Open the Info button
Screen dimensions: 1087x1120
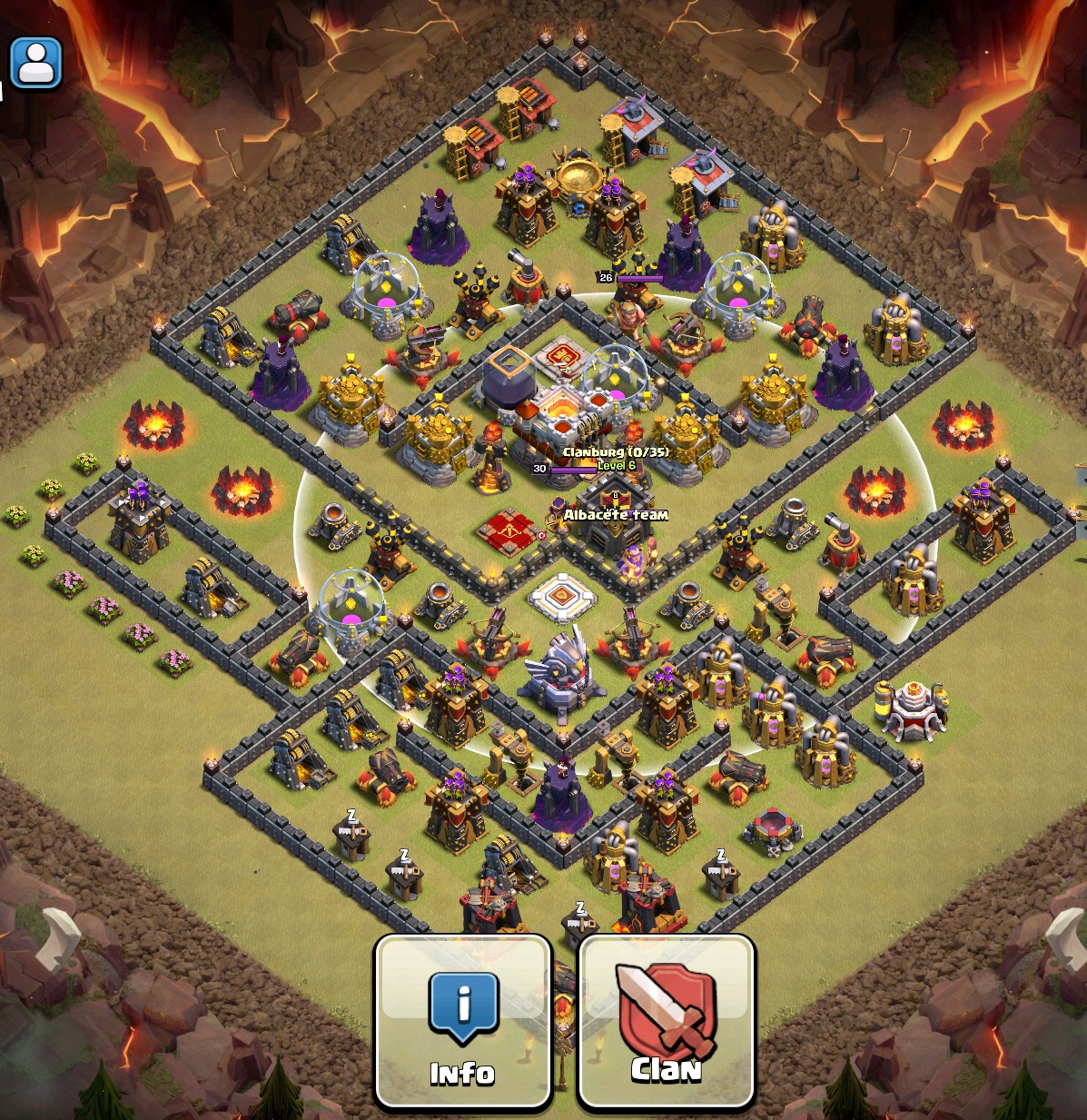(463, 1022)
